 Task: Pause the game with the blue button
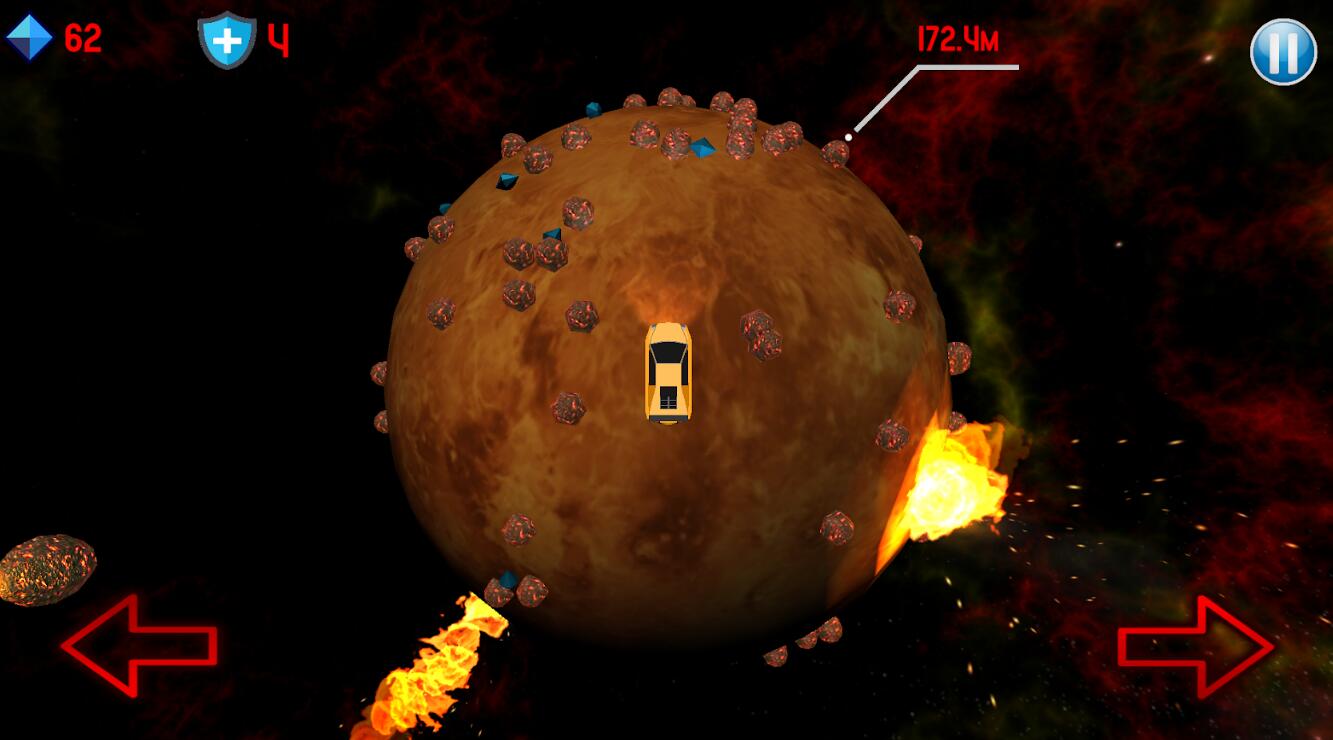point(1283,52)
